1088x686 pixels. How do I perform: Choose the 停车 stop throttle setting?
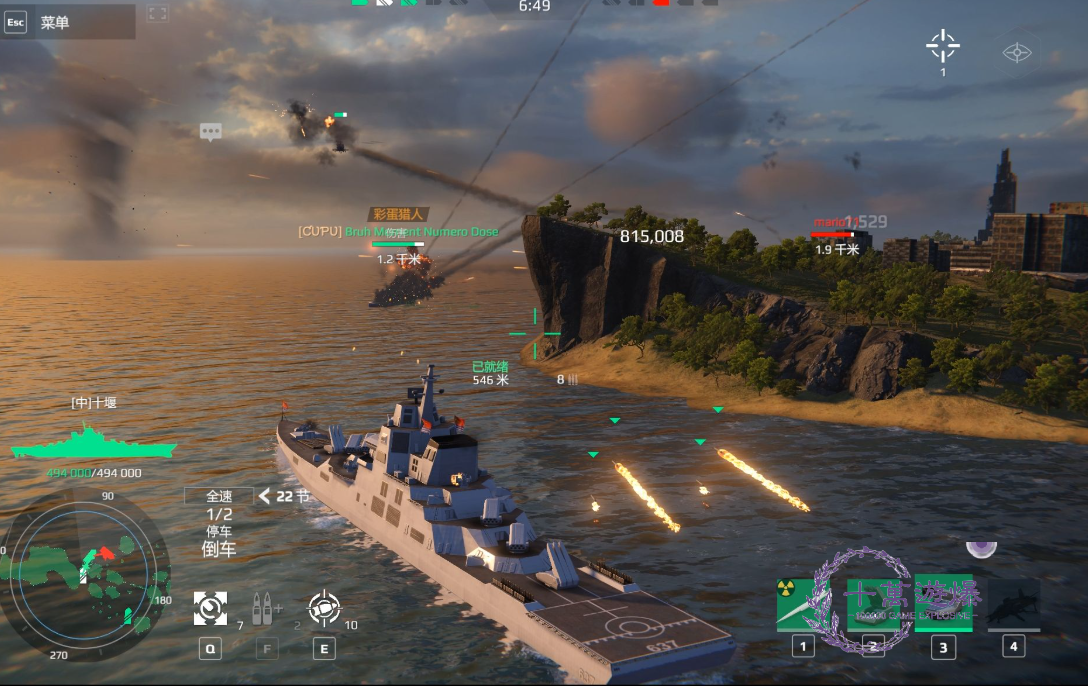218,531
